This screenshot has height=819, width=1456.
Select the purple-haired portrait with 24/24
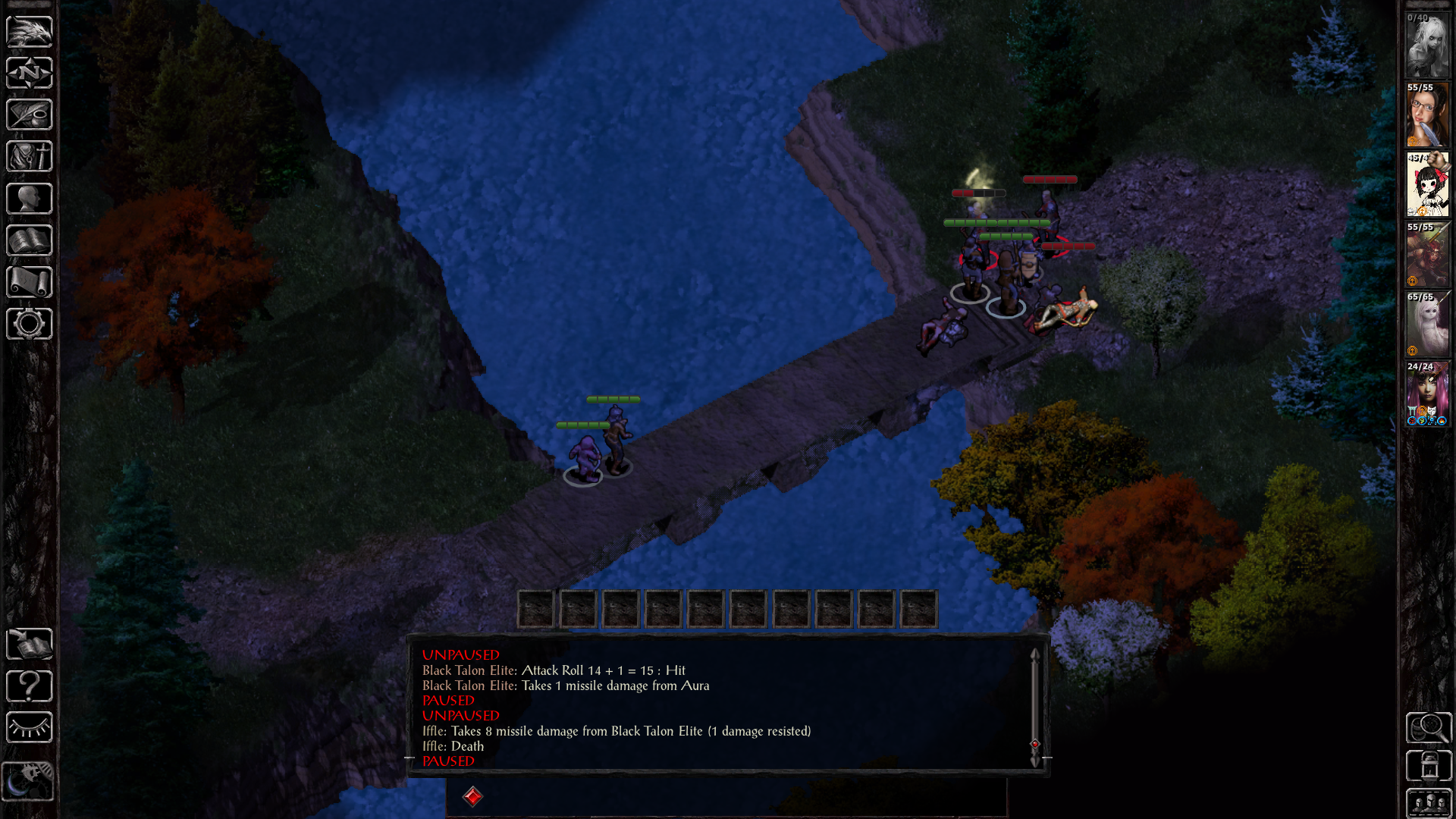coord(1427,394)
